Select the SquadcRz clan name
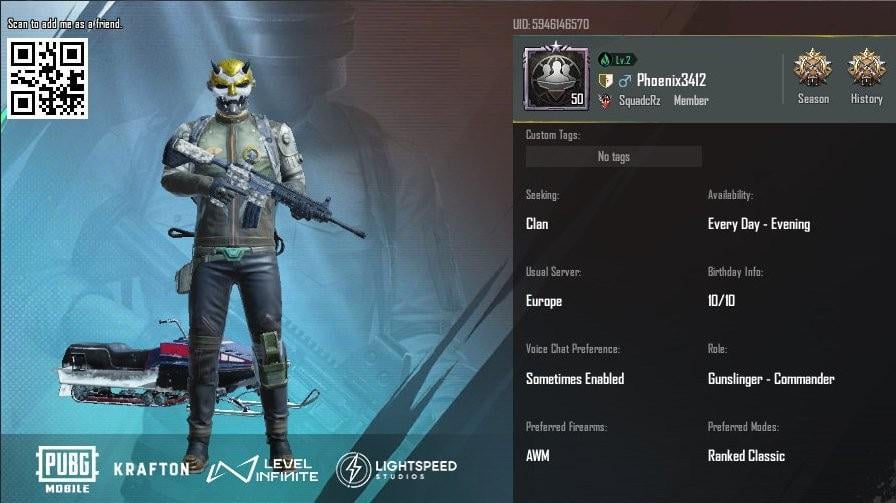The image size is (896, 503). pos(643,101)
